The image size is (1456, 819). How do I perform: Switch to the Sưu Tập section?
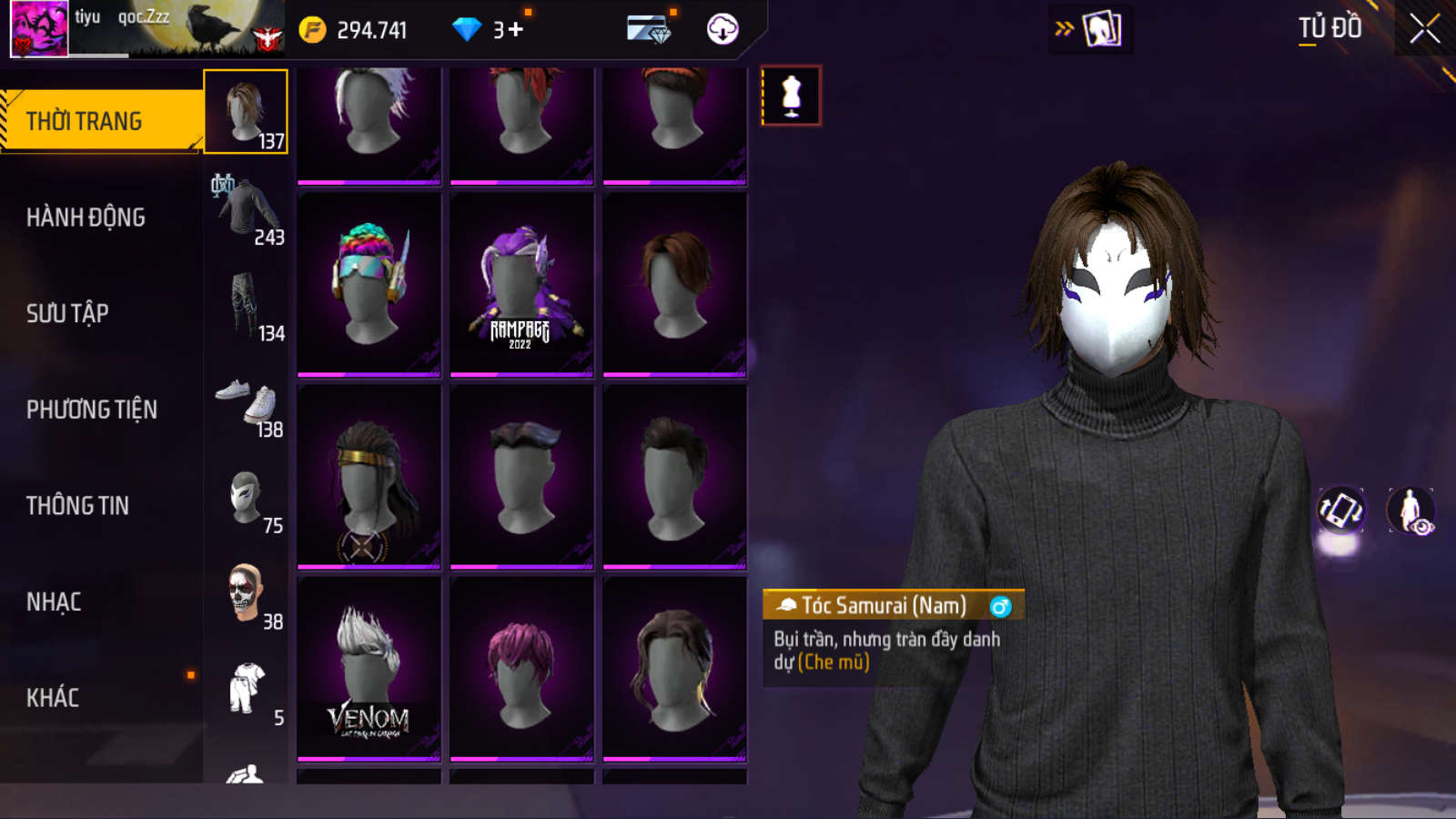(67, 314)
